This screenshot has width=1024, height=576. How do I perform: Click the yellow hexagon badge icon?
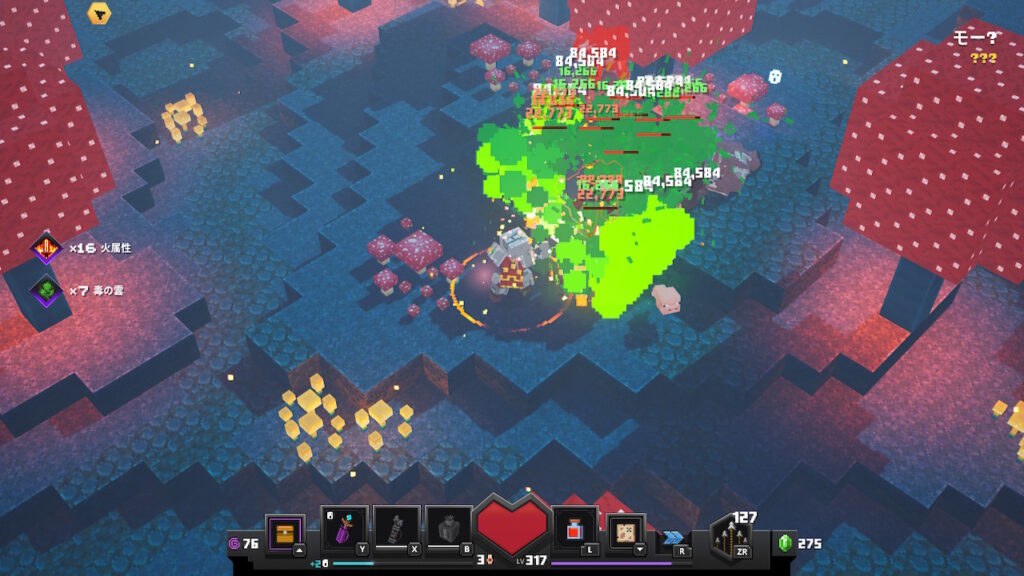click(x=99, y=13)
